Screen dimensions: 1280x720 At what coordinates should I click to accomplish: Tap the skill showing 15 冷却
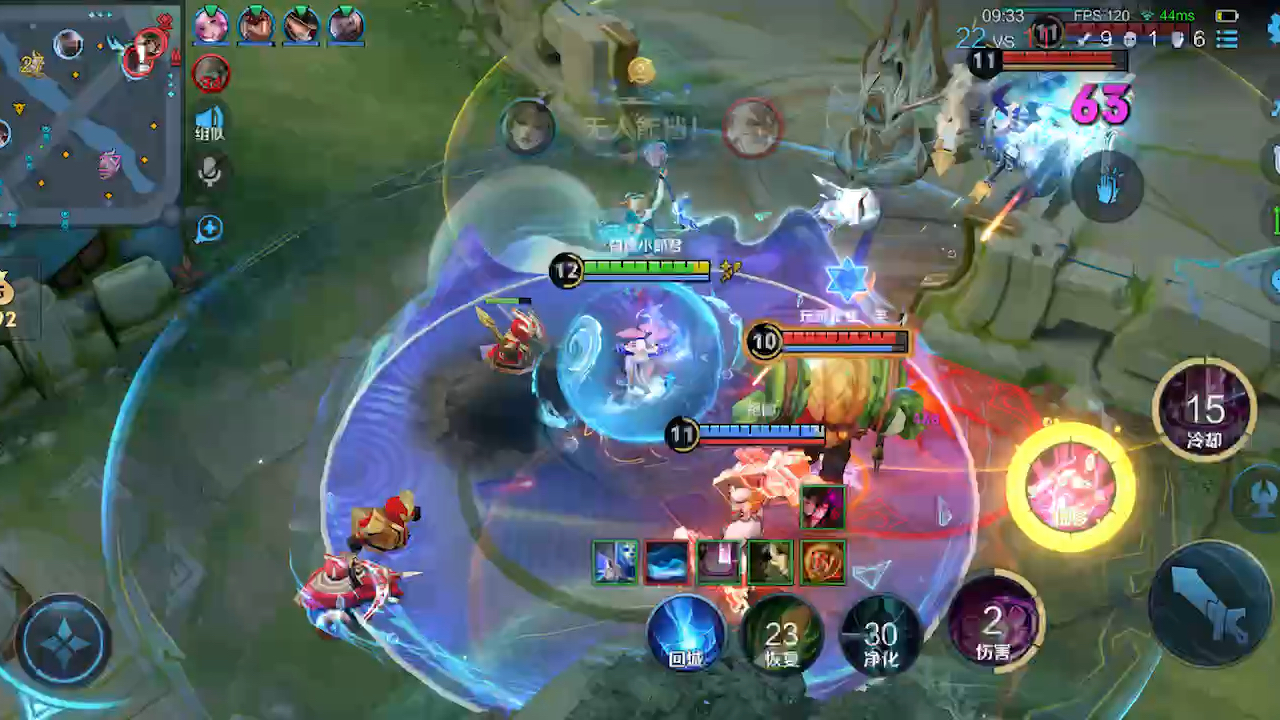[x=1204, y=410]
